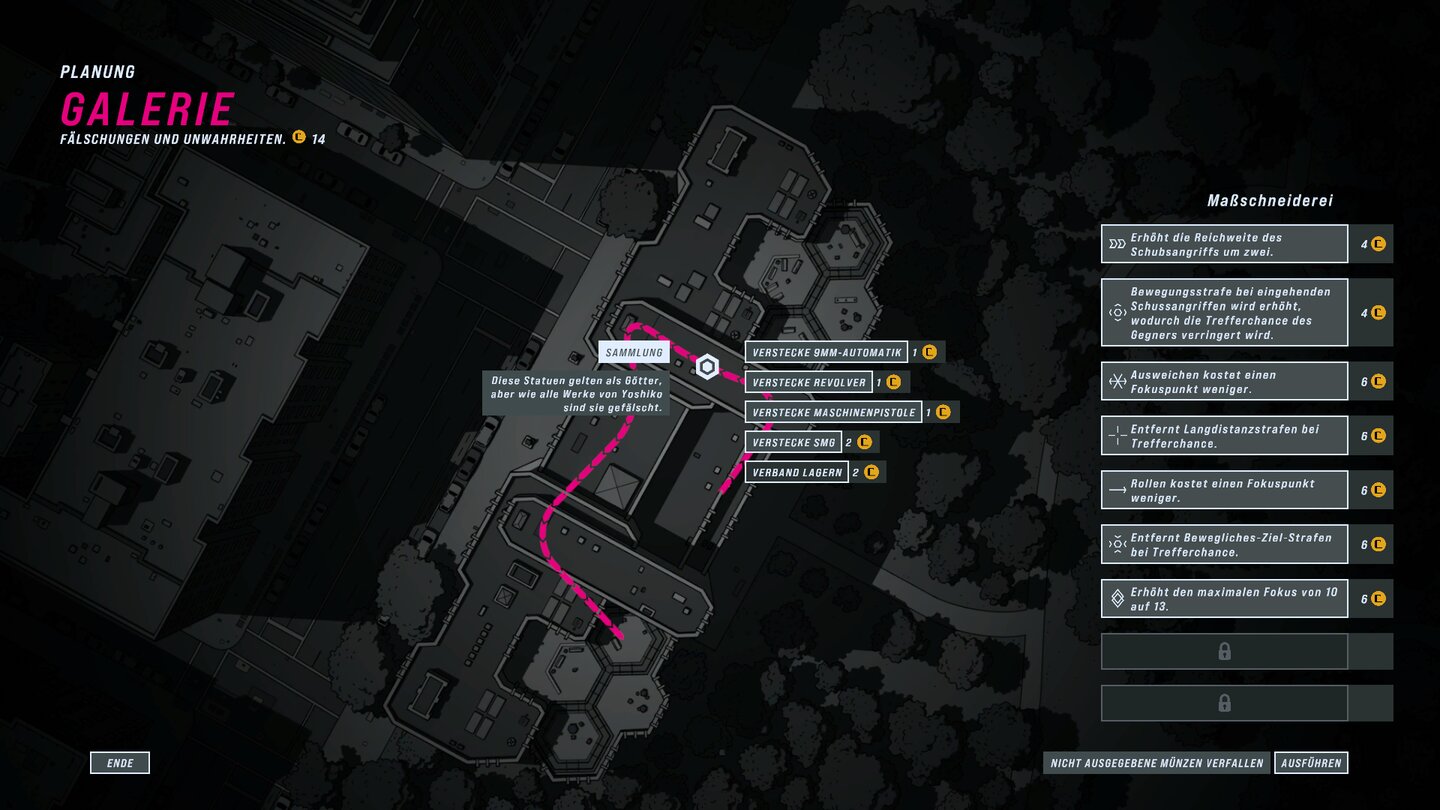1440x810 pixels.
Task: Select the Verstecke 9mm-Automatik option
Action: coord(827,351)
